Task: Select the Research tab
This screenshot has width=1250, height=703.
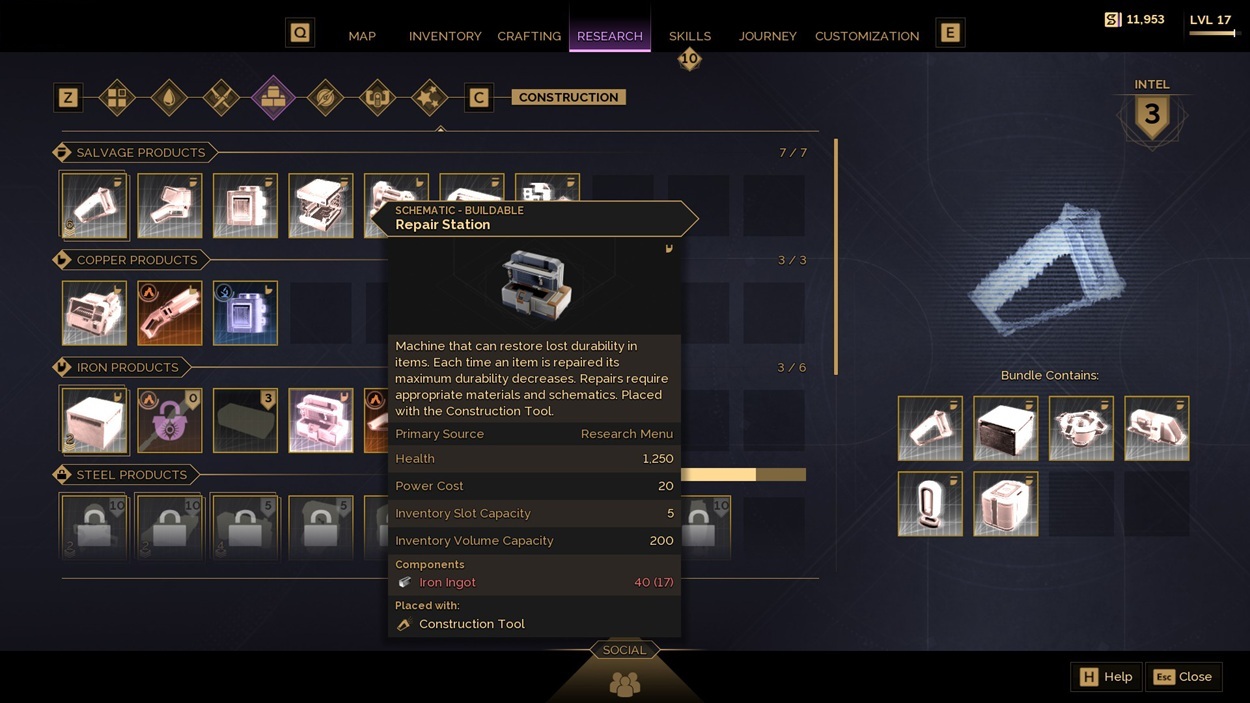Action: 610,36
